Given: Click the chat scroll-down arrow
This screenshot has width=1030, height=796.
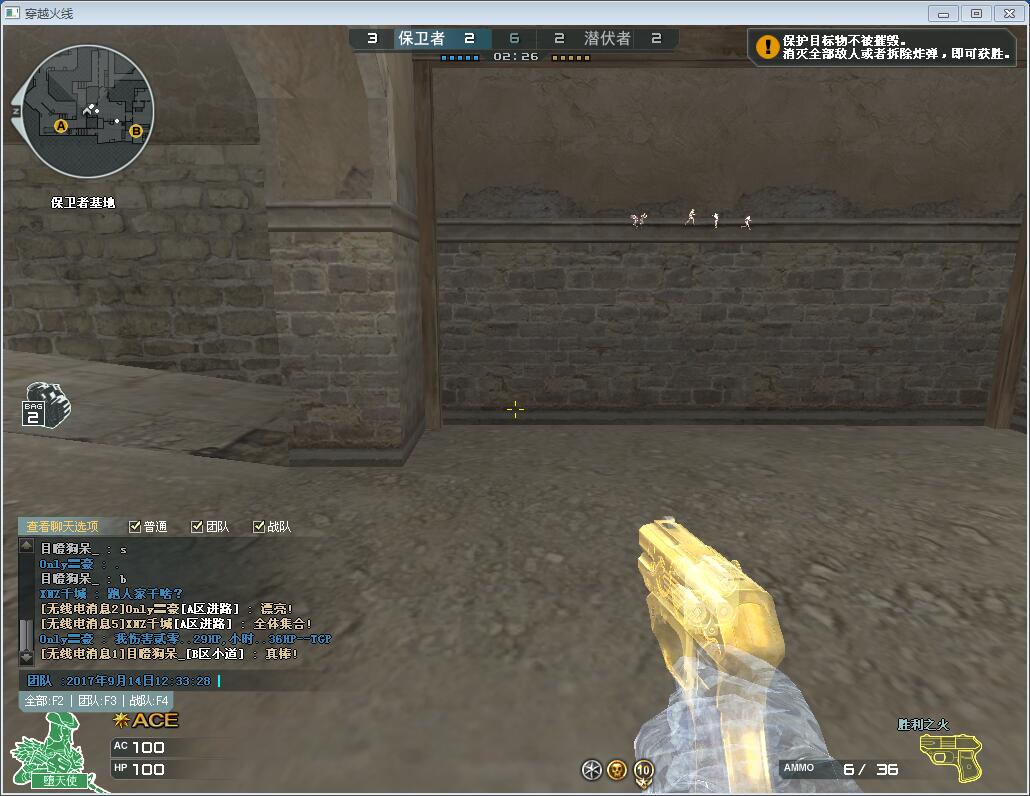Looking at the screenshot, I should pyautogui.click(x=26, y=657).
